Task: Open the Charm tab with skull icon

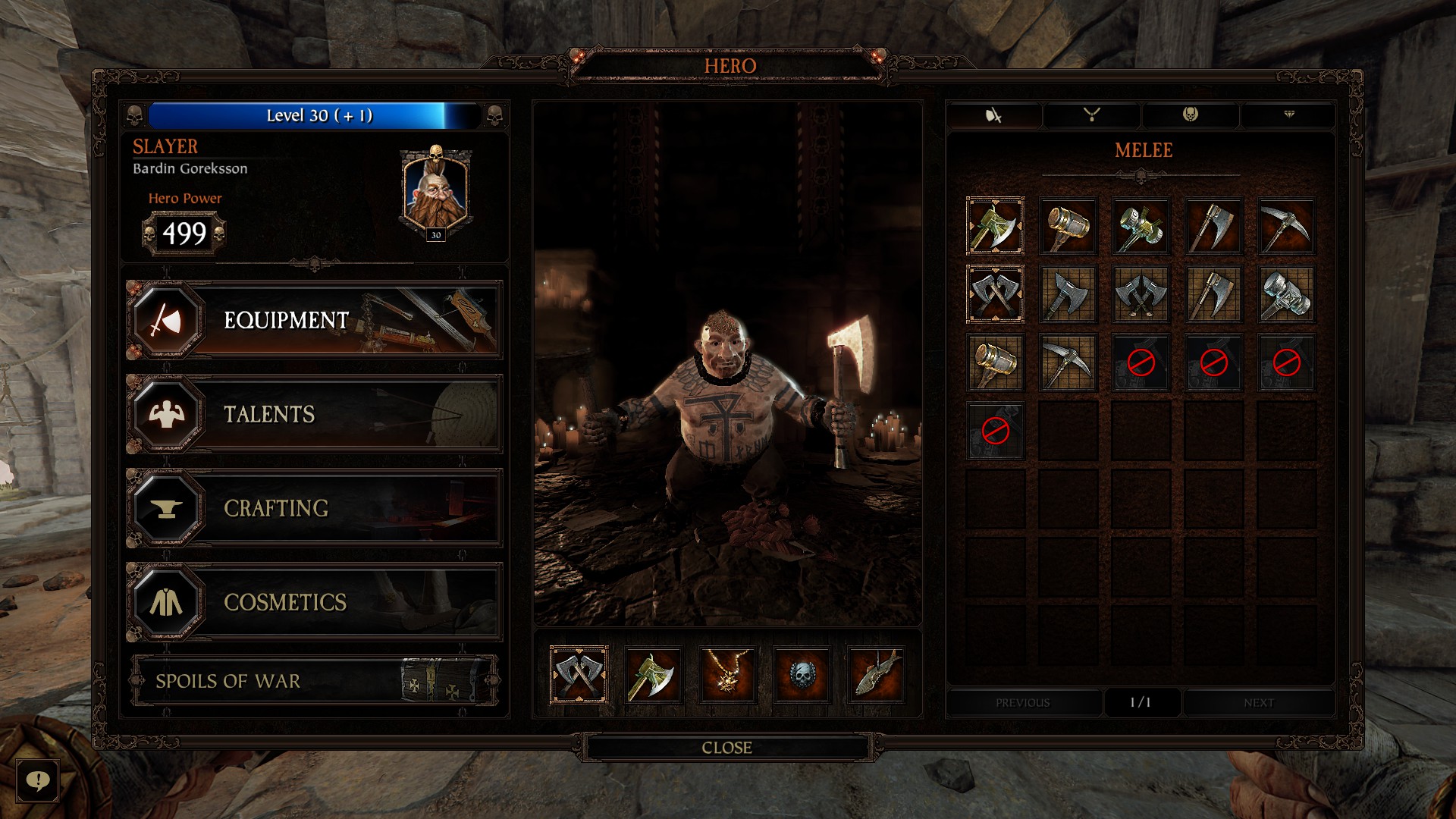Action: (x=1189, y=115)
